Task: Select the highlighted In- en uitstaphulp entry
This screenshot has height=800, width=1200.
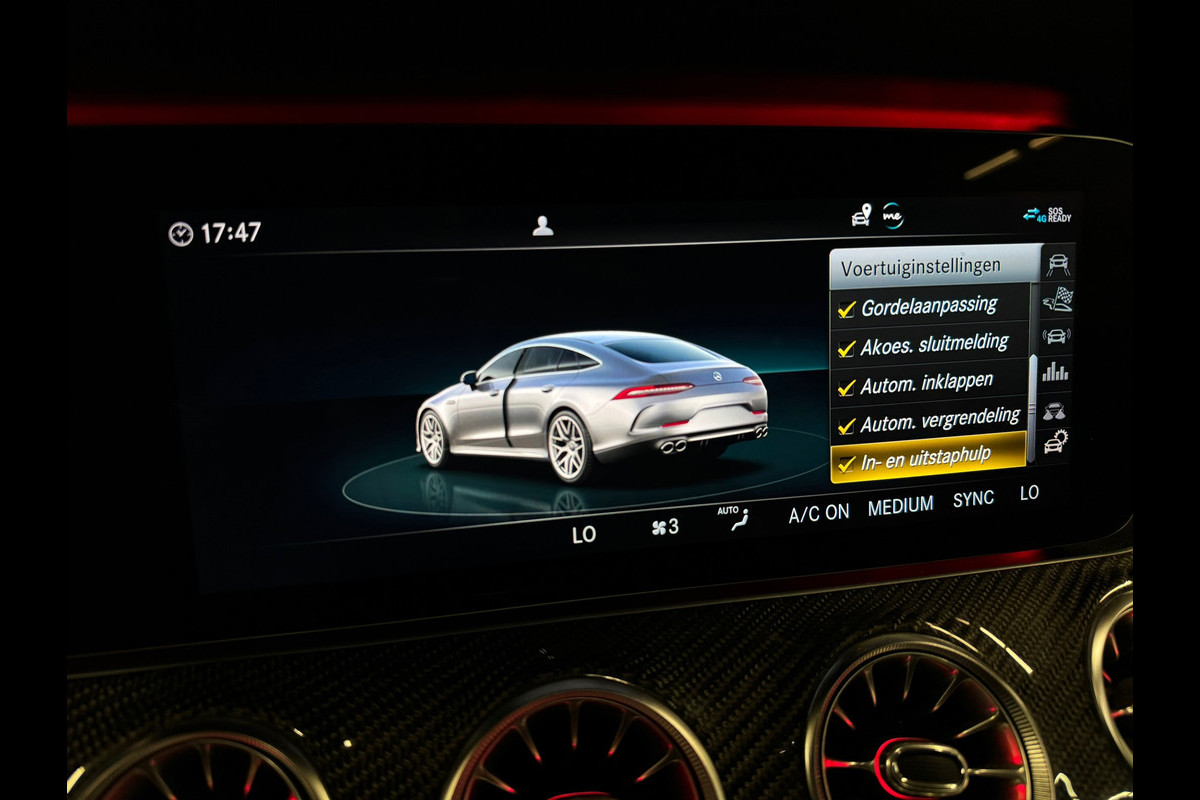Action: (x=925, y=459)
